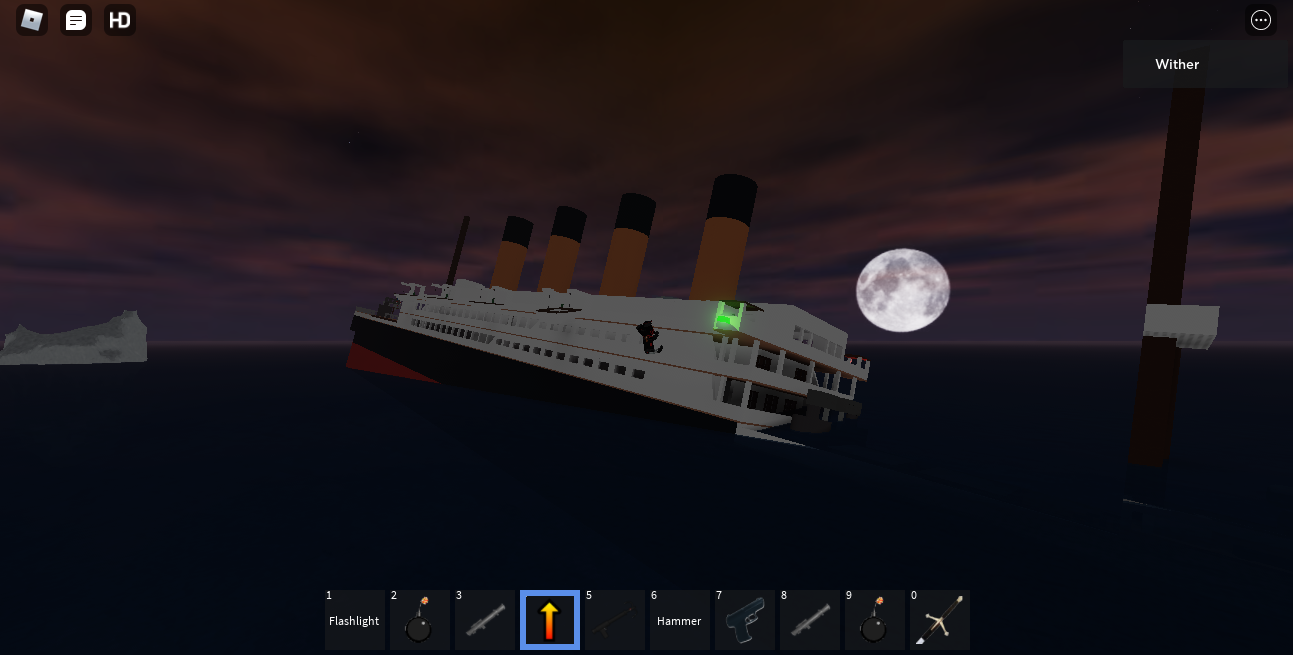Equip the rocket launcher in slot 8
1293x655 pixels.
(810, 620)
